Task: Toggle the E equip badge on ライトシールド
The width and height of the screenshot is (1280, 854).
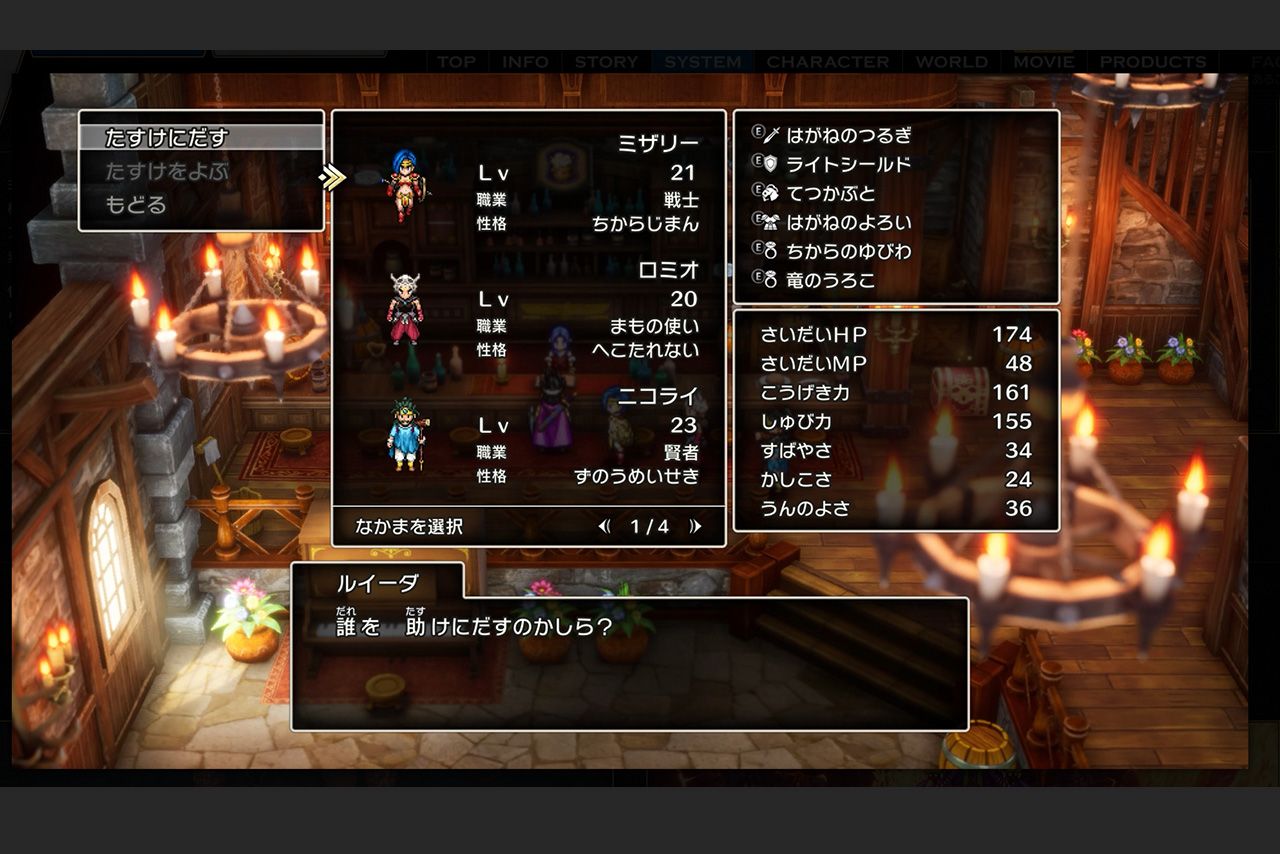Action: [756, 164]
